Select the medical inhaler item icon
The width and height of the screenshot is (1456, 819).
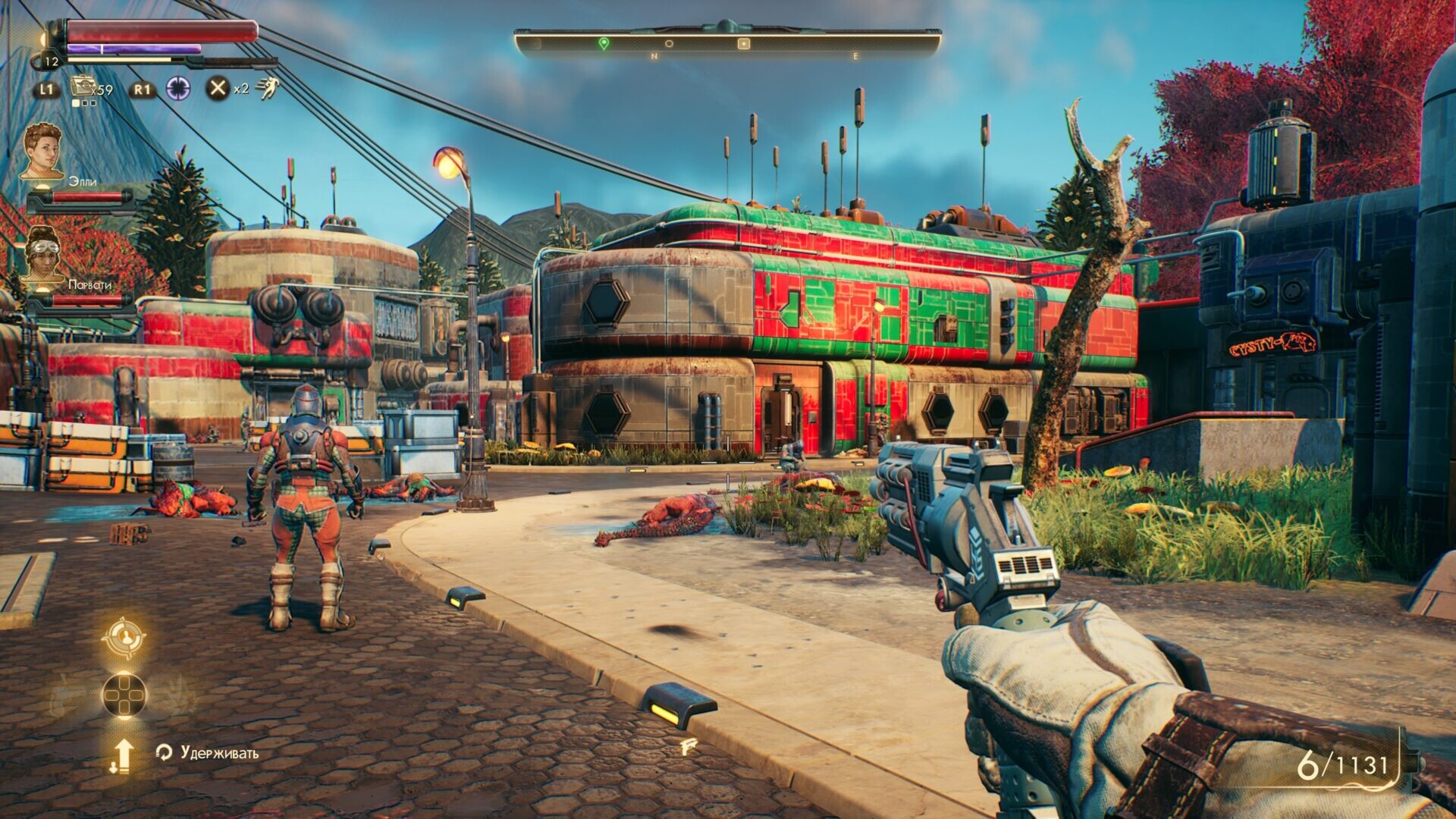(81, 87)
